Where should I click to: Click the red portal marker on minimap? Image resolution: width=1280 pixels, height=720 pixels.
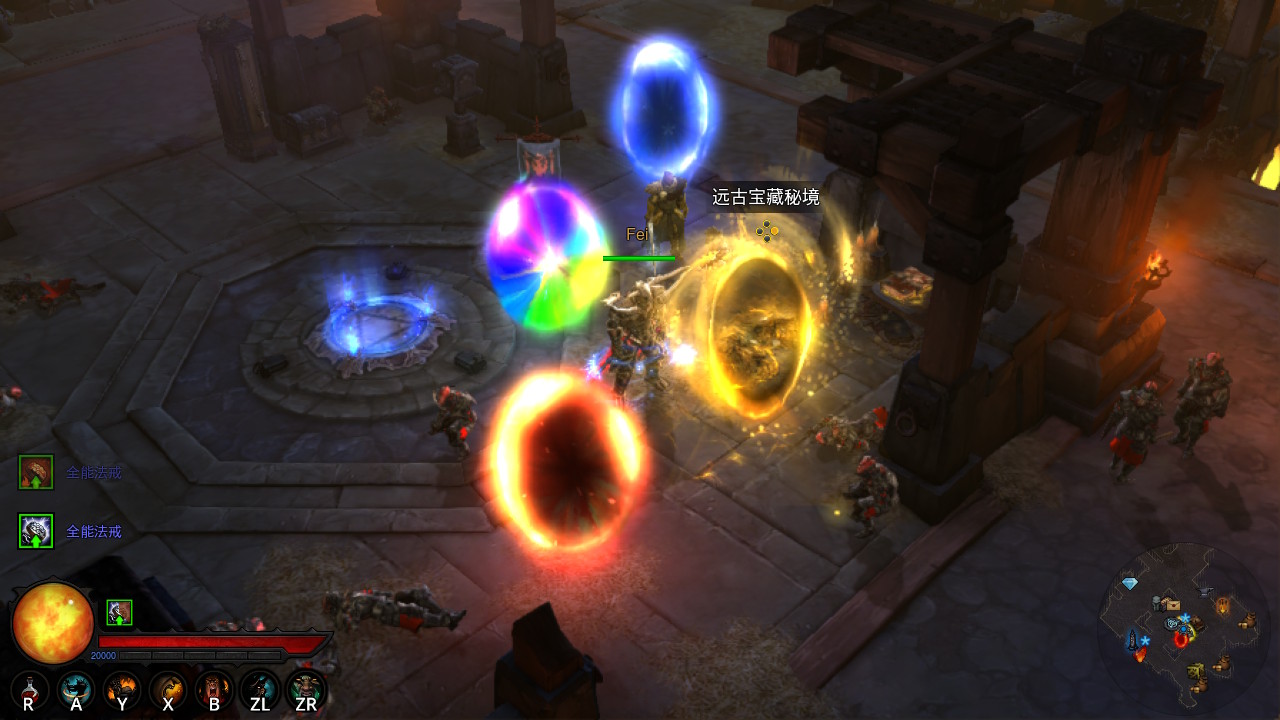click(x=1182, y=639)
